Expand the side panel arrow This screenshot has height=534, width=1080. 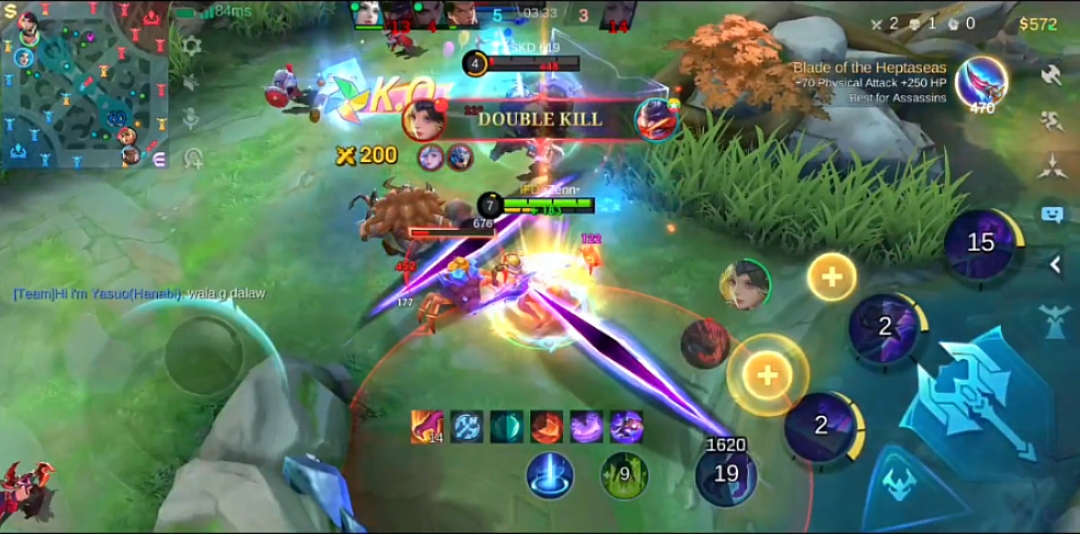tap(1055, 264)
